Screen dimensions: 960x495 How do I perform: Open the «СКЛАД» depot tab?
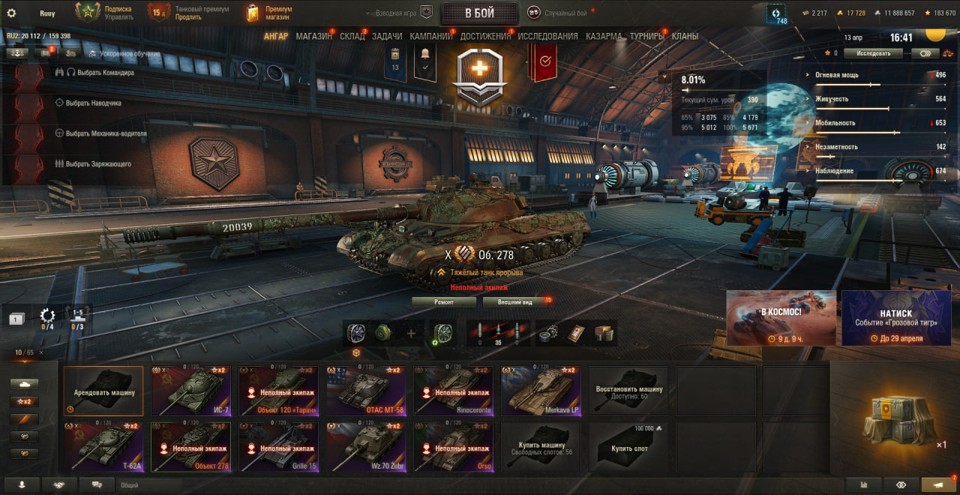(x=352, y=36)
